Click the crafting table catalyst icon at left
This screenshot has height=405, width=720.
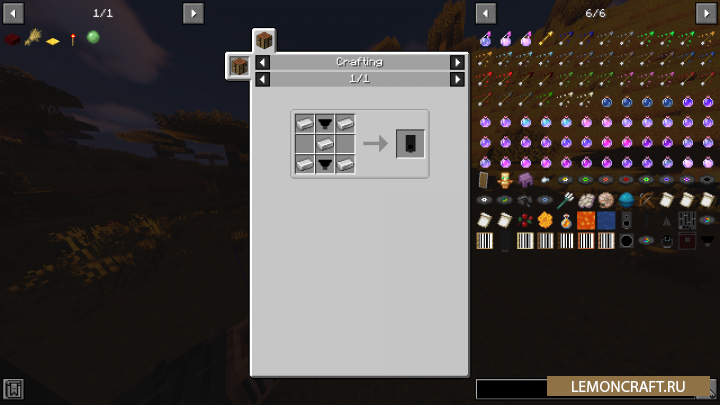click(x=239, y=66)
